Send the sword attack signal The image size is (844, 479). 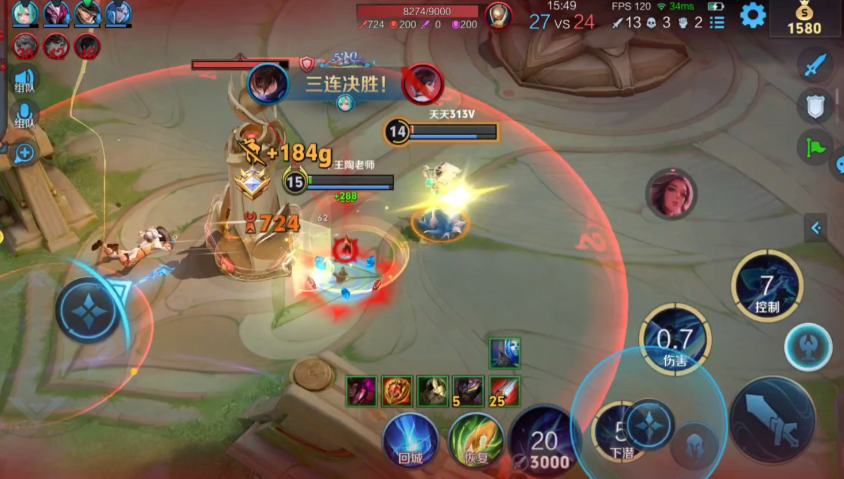pyautogui.click(x=816, y=65)
